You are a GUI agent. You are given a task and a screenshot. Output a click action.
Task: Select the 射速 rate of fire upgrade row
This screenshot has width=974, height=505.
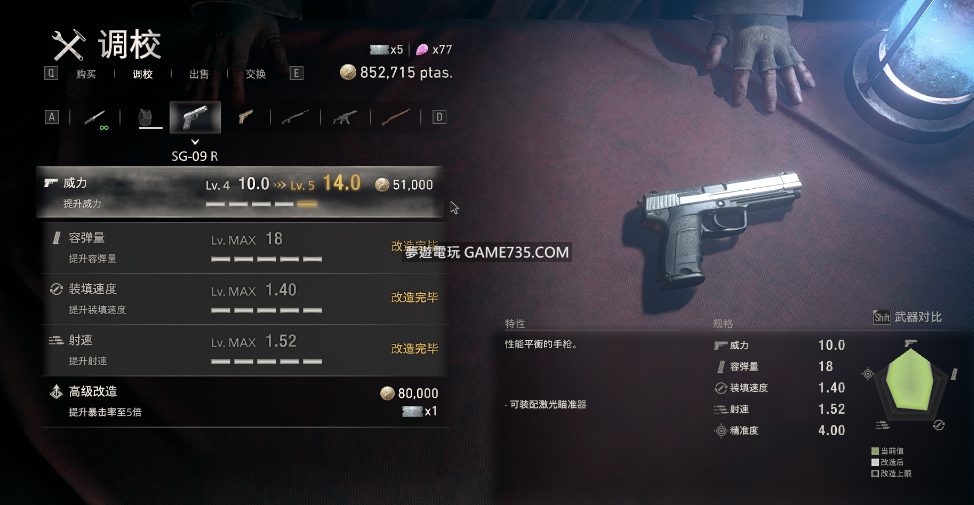point(240,350)
